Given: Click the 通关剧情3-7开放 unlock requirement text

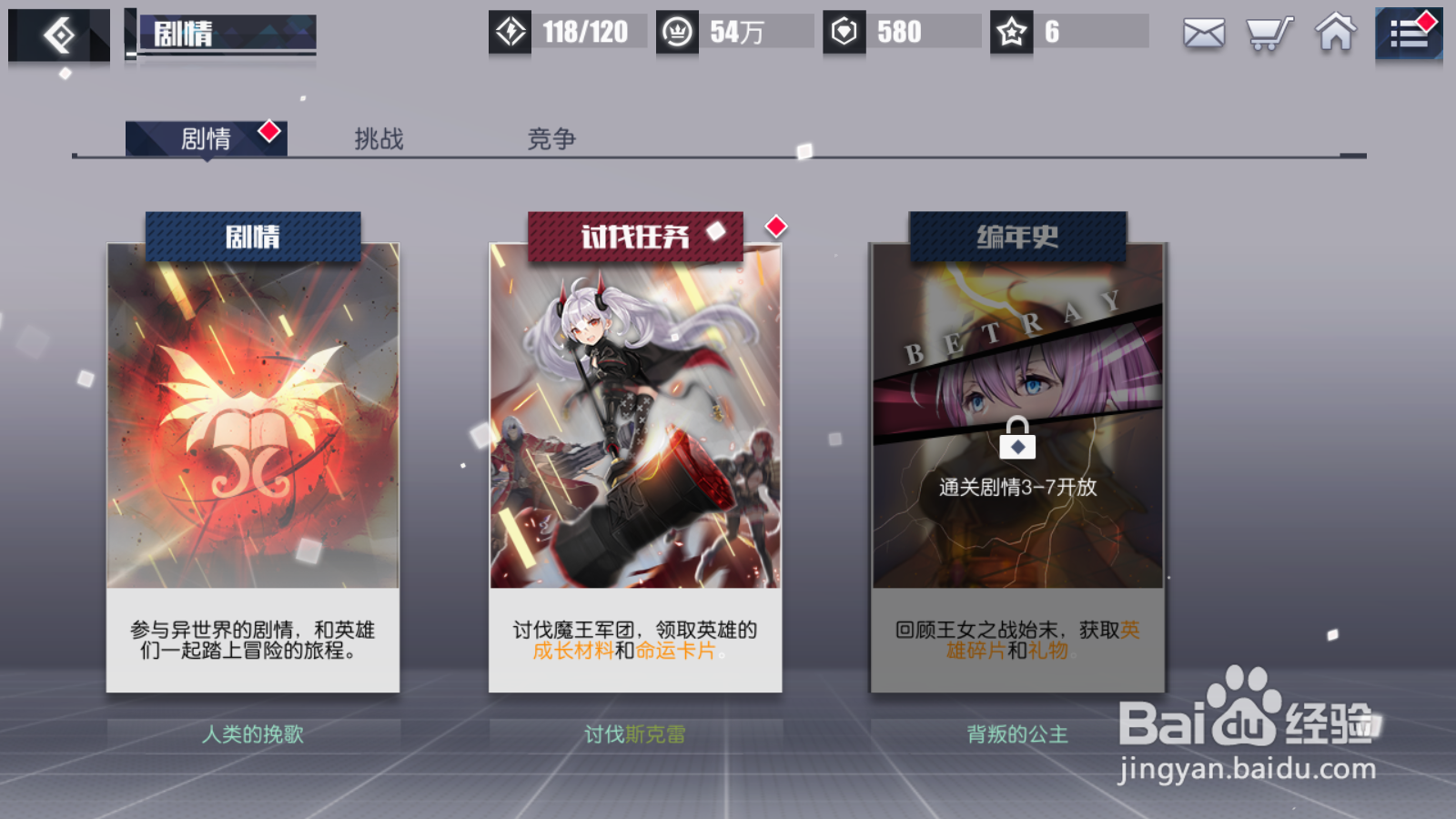Looking at the screenshot, I should click(1016, 487).
